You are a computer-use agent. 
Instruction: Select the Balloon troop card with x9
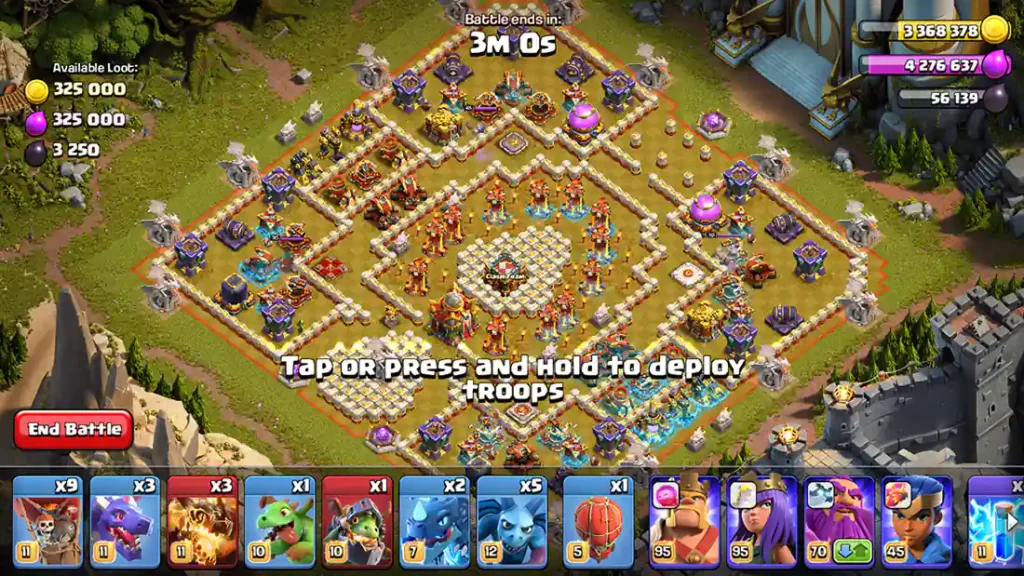coord(47,520)
